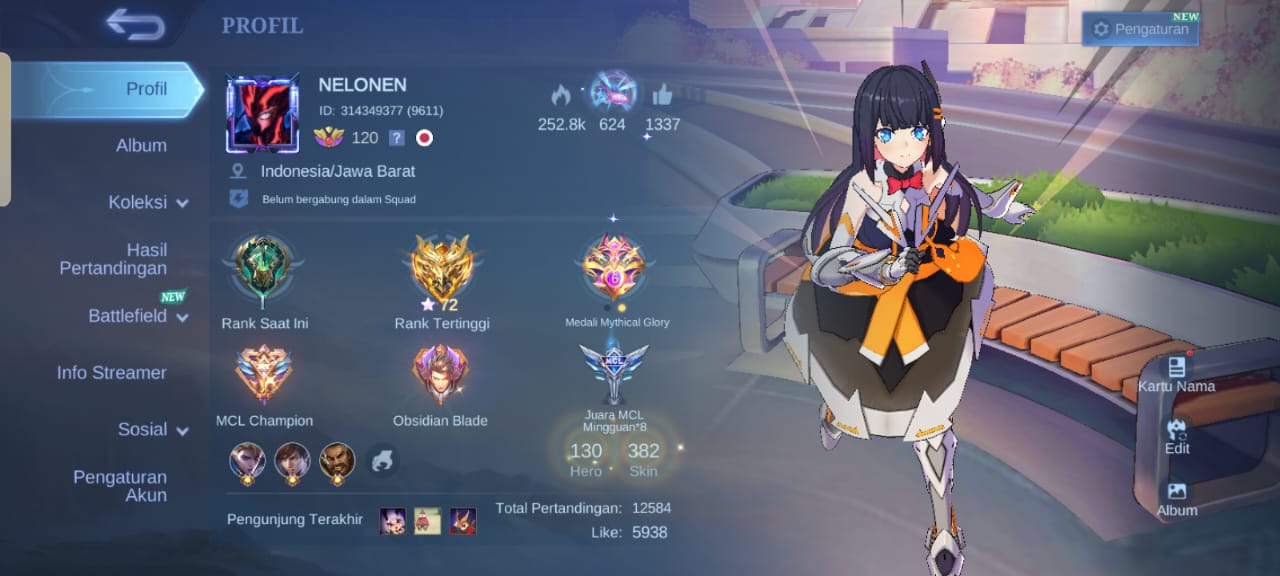Screen dimensions: 1280x576
Task: Open the Hero count of 130
Action: [x=586, y=457]
